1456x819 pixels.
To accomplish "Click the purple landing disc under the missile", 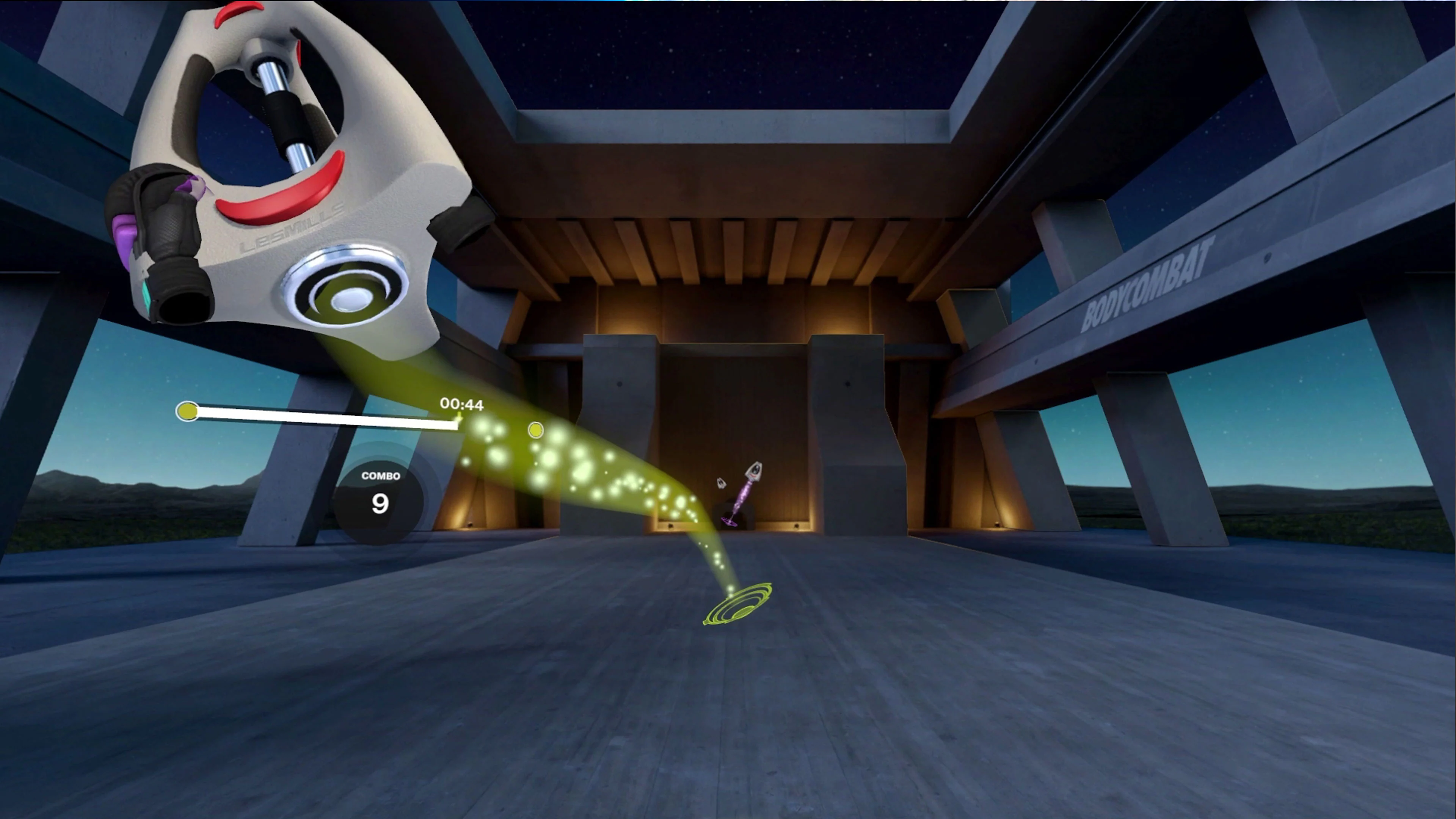I will coord(729,522).
